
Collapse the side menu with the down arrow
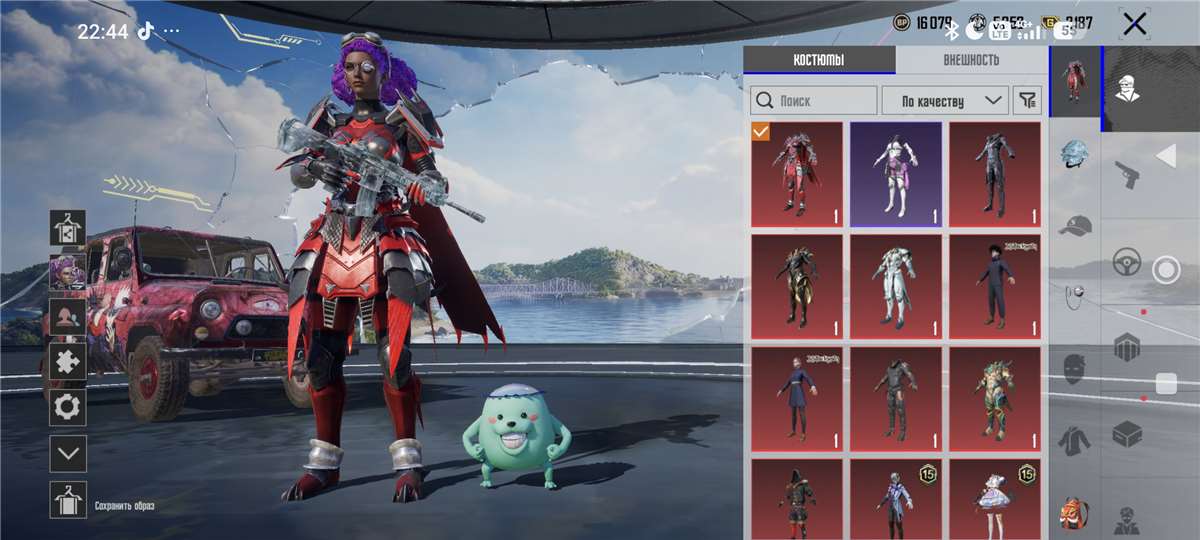tap(68, 453)
